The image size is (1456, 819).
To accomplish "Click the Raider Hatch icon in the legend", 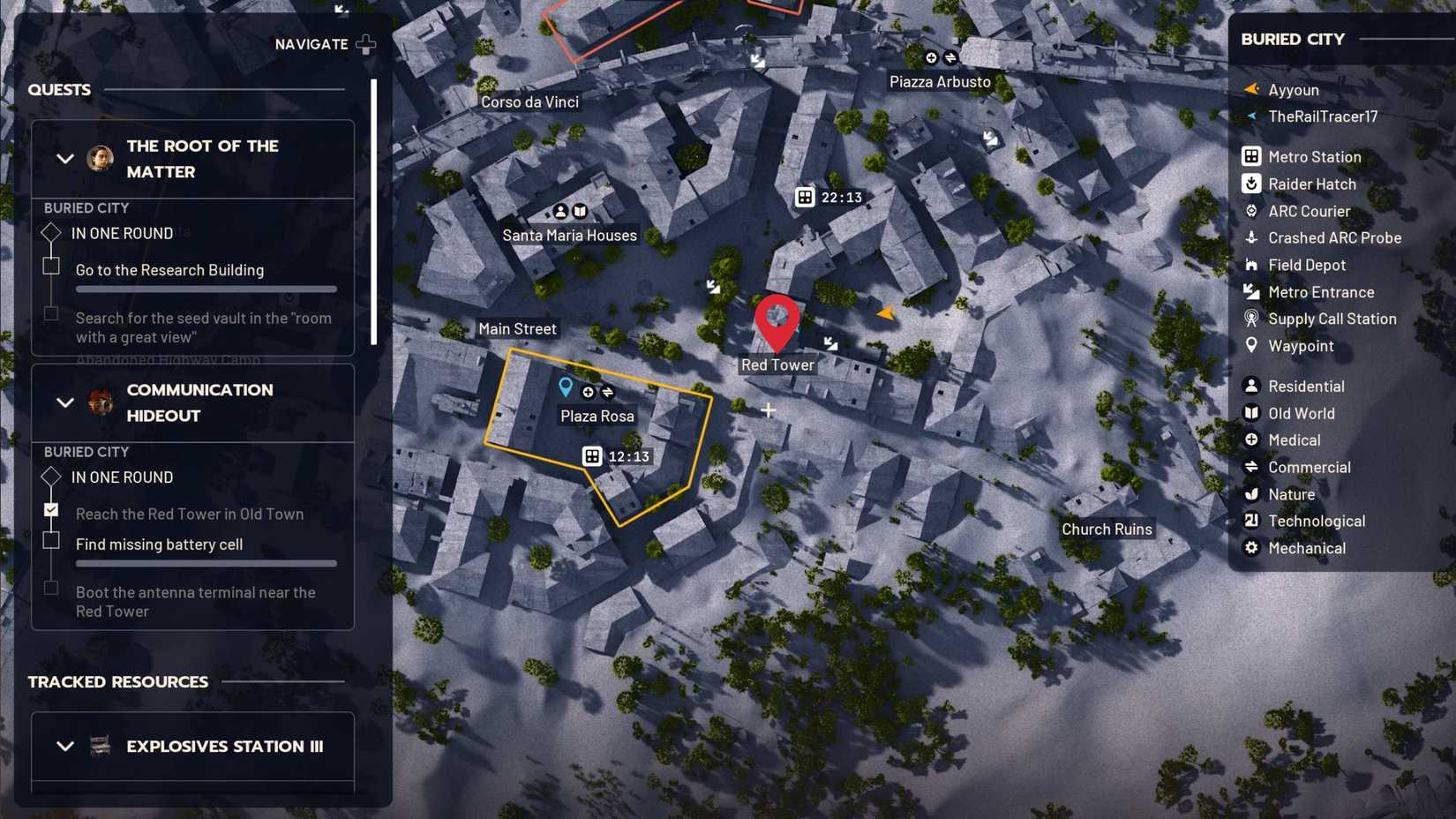I will tap(1251, 184).
